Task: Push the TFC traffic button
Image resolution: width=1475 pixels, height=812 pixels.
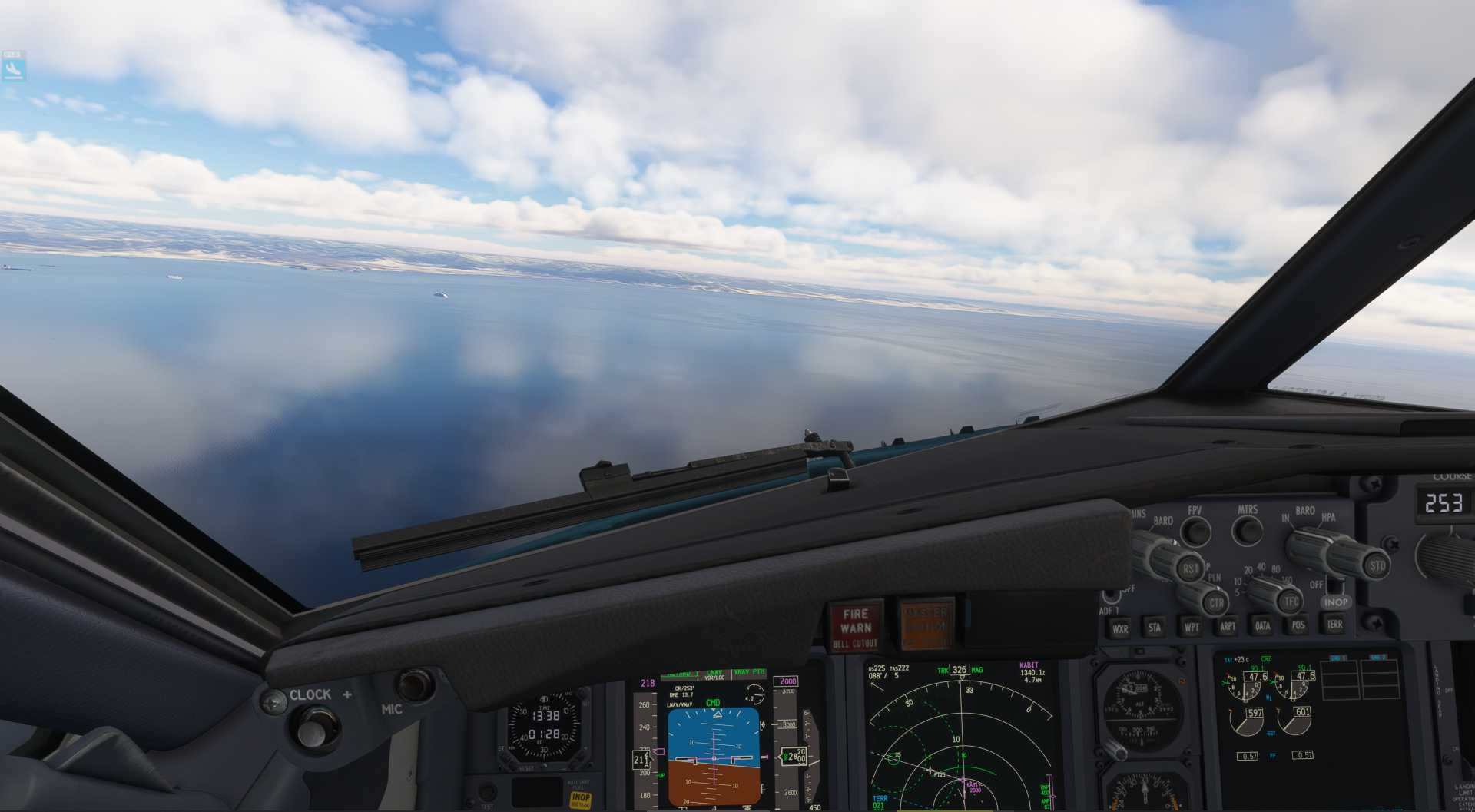Action: (x=1291, y=601)
